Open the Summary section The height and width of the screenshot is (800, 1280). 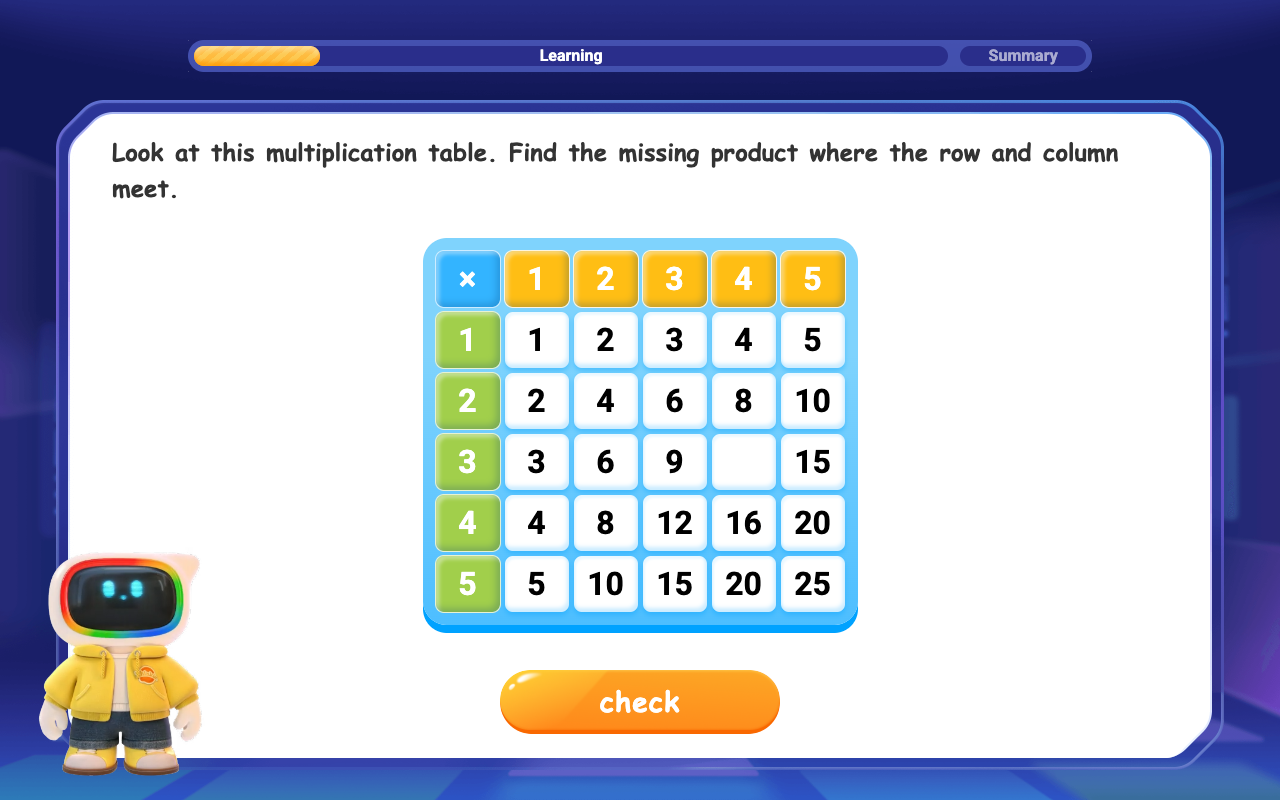click(x=1024, y=55)
